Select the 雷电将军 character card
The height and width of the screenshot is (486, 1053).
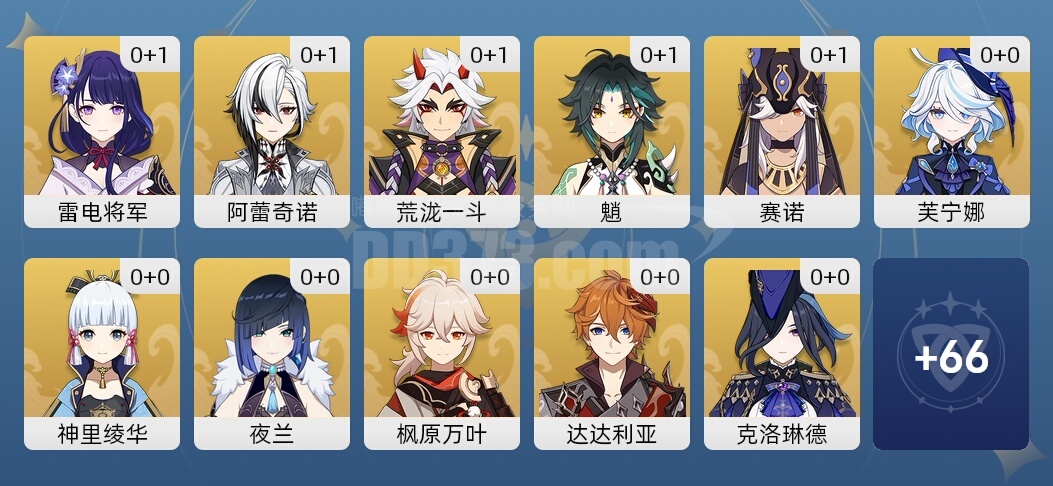(x=102, y=132)
